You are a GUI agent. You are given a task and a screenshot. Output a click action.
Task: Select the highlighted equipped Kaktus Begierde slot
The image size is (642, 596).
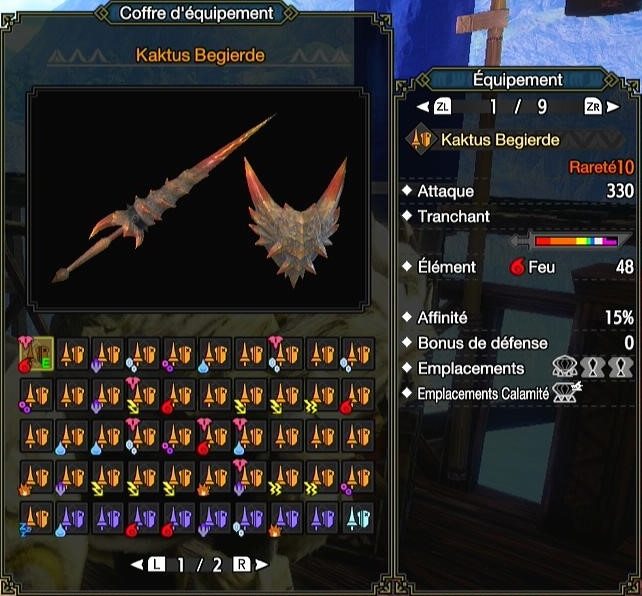click(x=34, y=352)
